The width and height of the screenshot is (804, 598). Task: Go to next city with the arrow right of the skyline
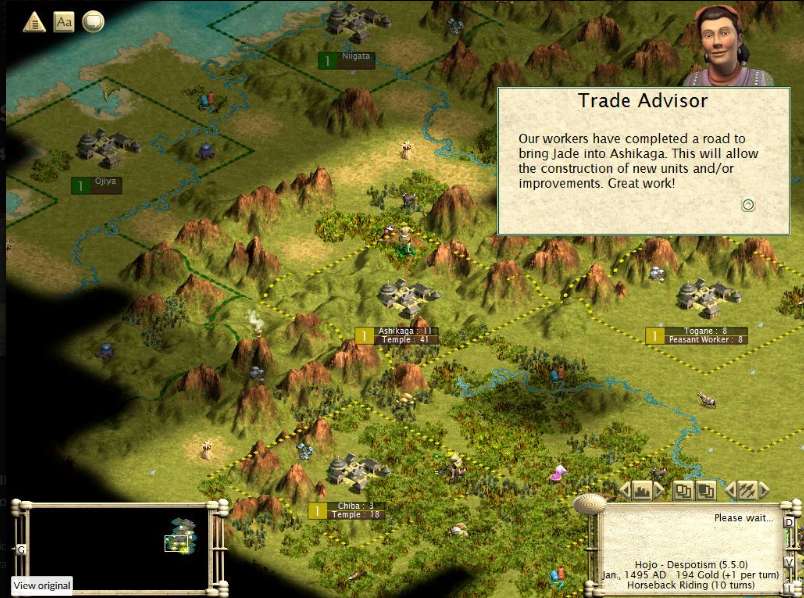(658, 490)
